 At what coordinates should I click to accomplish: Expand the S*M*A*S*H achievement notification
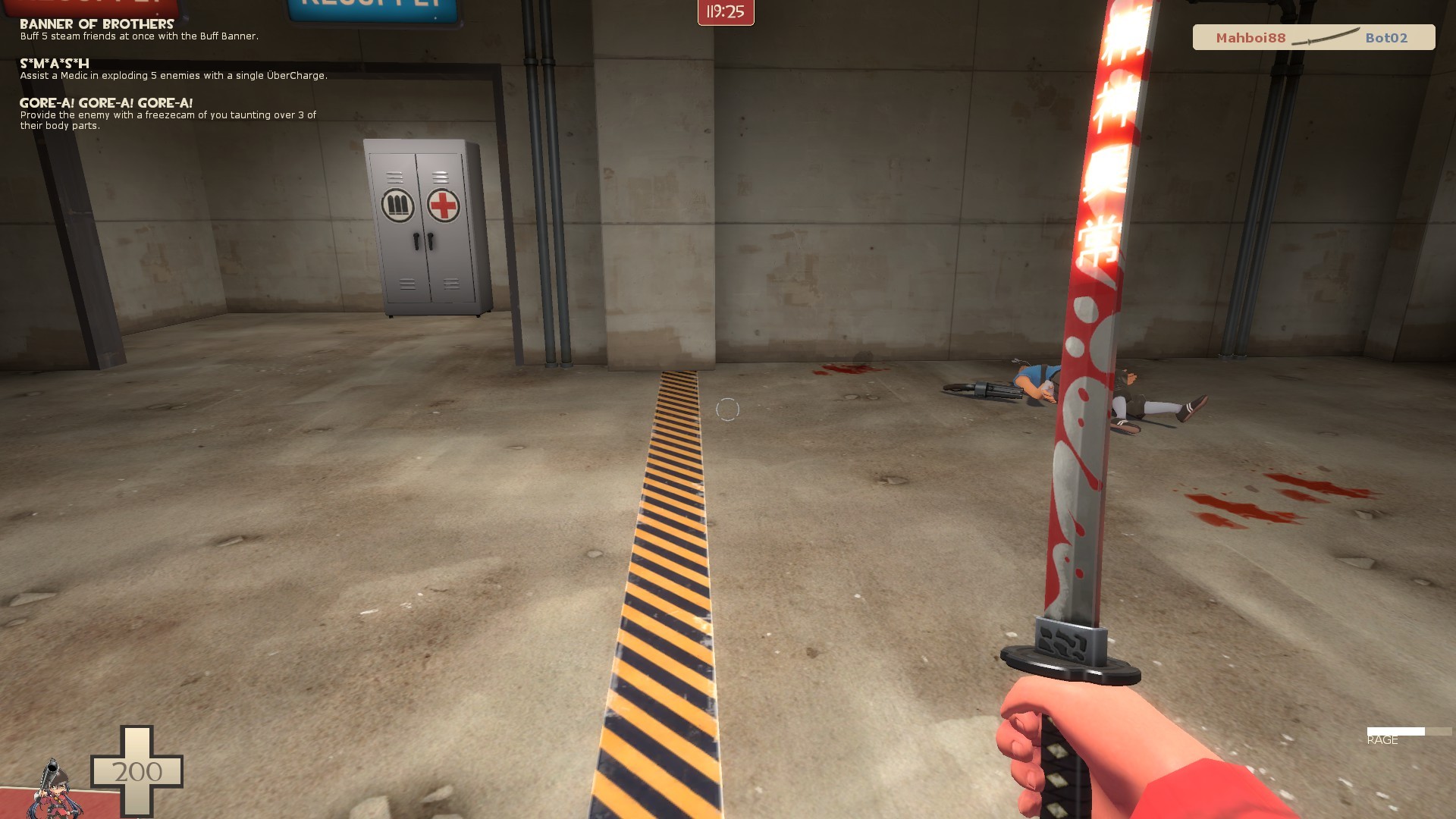coord(54,64)
